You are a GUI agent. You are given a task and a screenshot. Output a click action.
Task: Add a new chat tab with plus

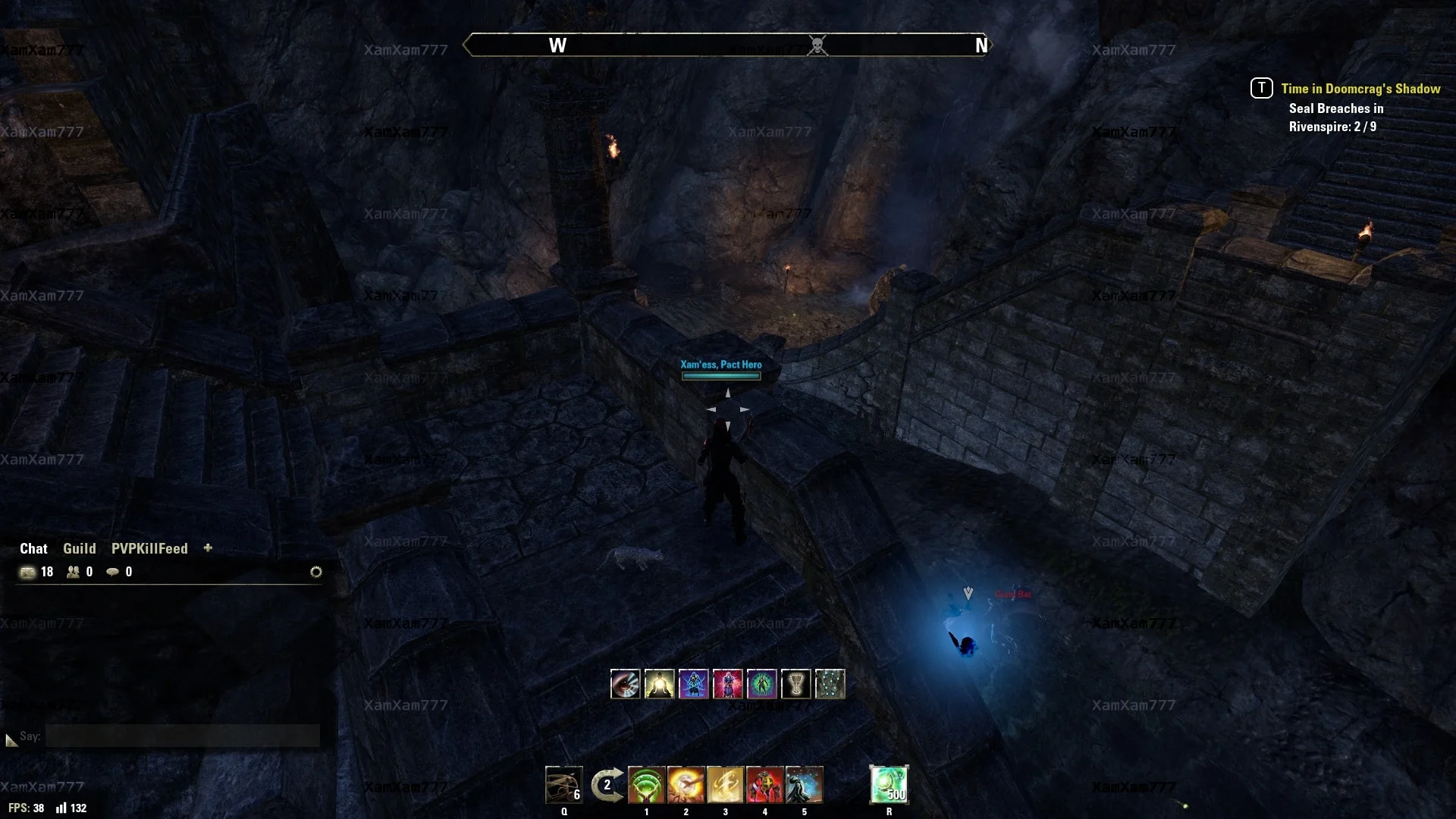208,548
